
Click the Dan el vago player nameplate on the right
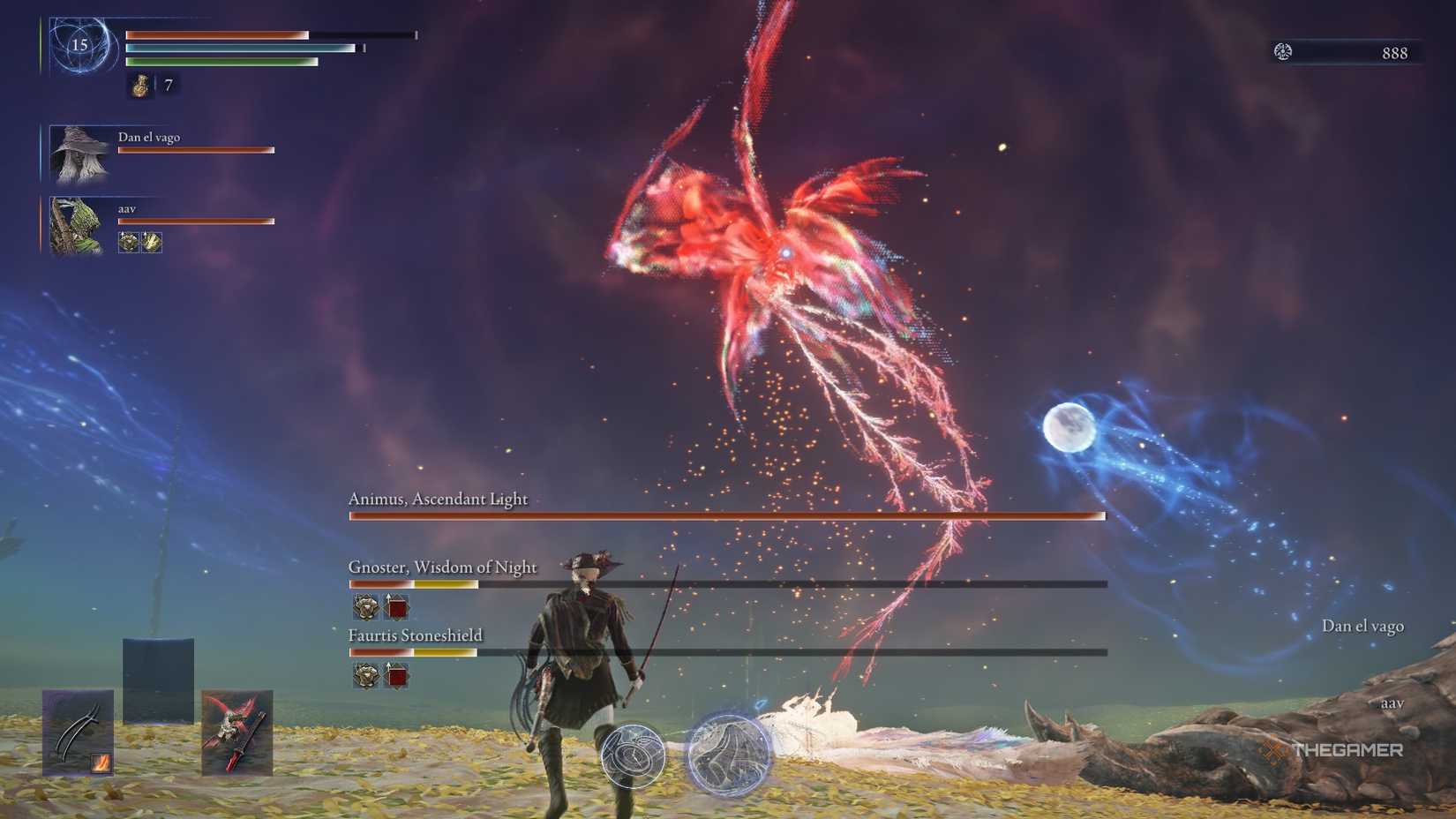(1362, 626)
